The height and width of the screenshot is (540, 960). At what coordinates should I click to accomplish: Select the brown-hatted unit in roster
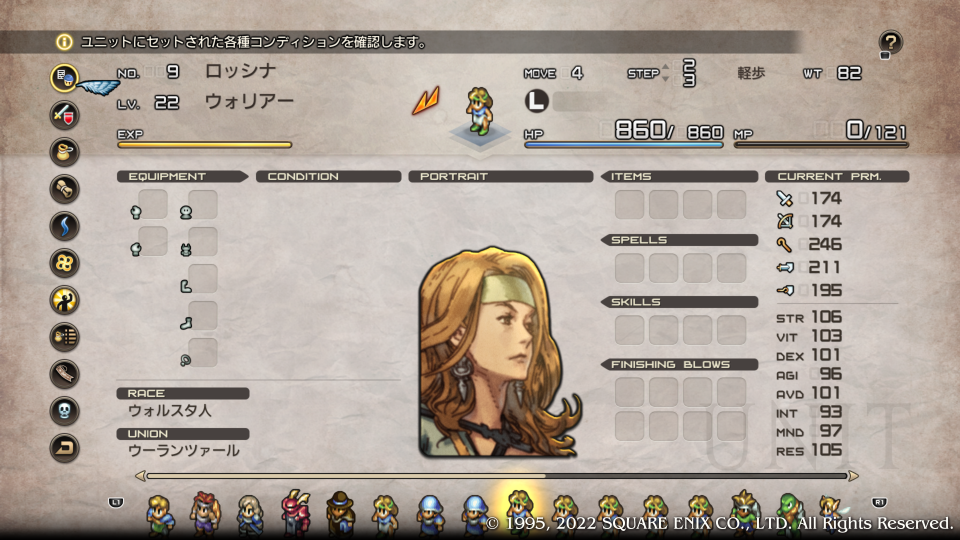340,512
